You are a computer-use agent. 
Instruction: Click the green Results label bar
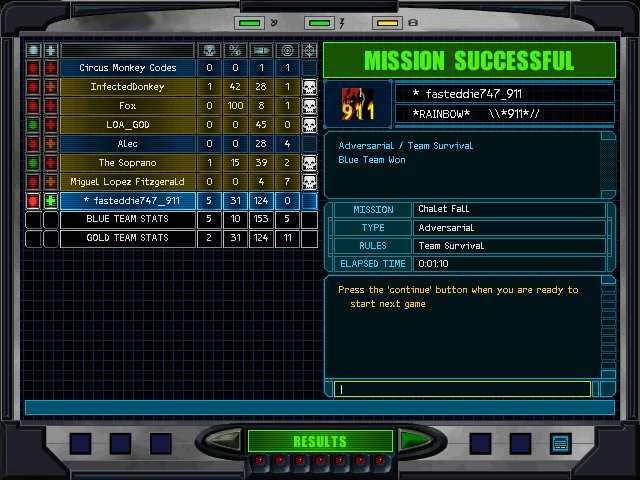pos(320,441)
